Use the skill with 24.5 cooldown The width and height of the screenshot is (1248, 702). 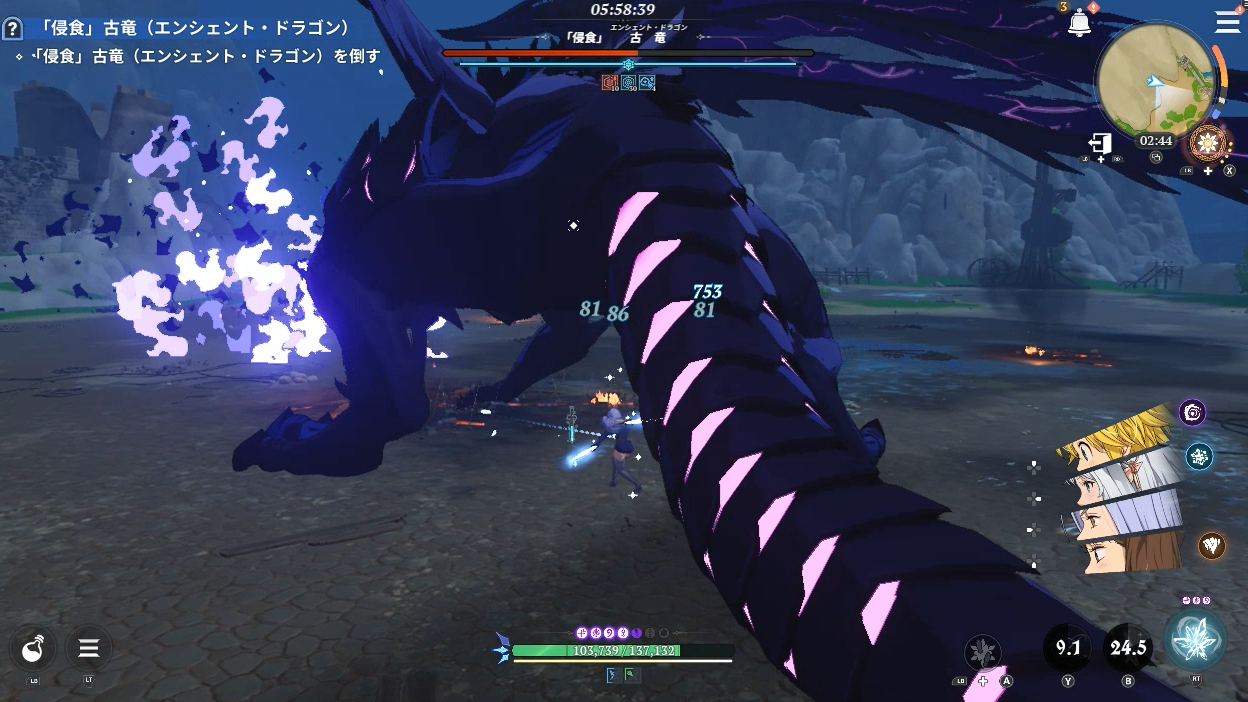click(1127, 648)
